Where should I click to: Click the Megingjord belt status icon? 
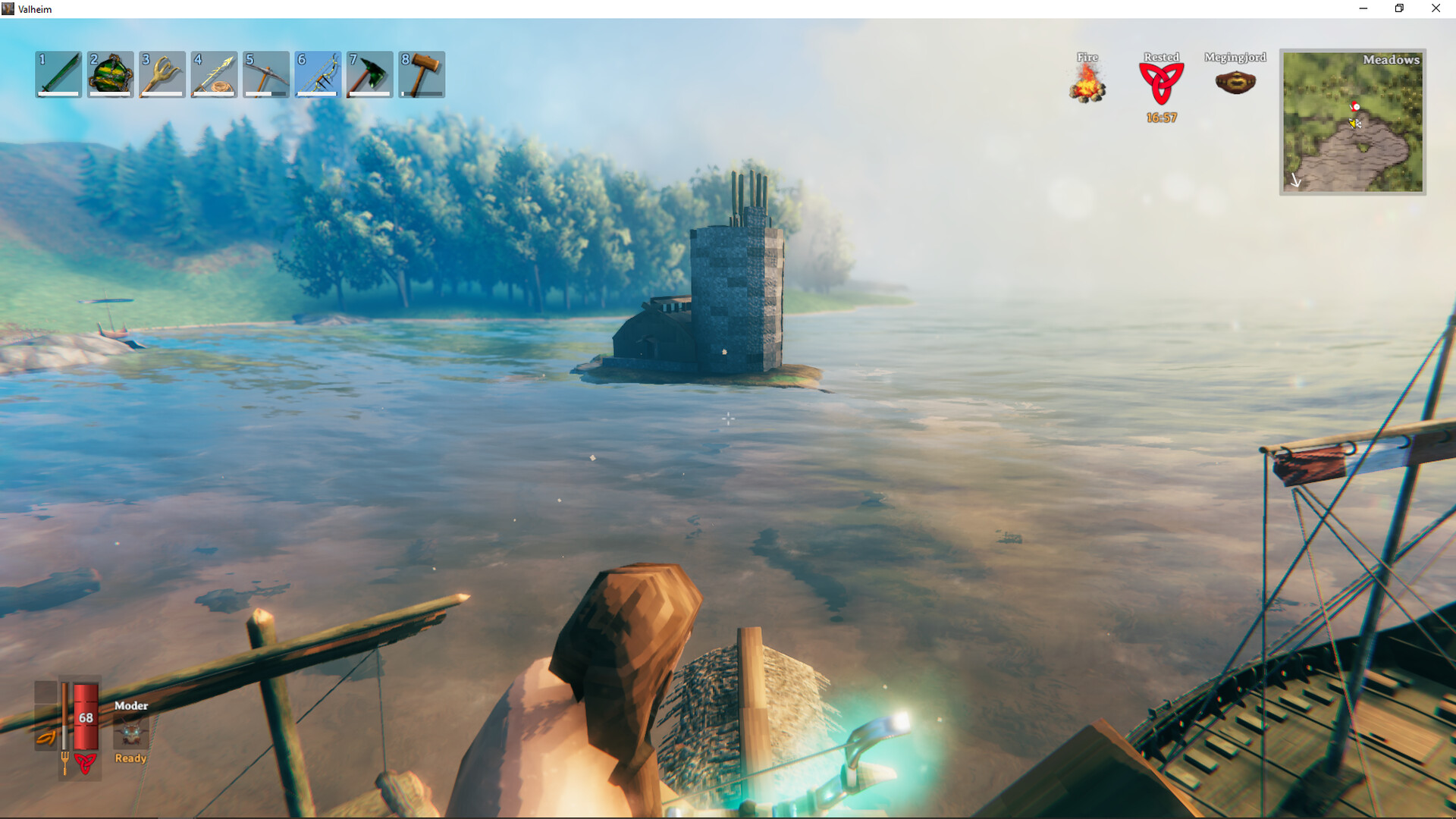(x=1236, y=82)
